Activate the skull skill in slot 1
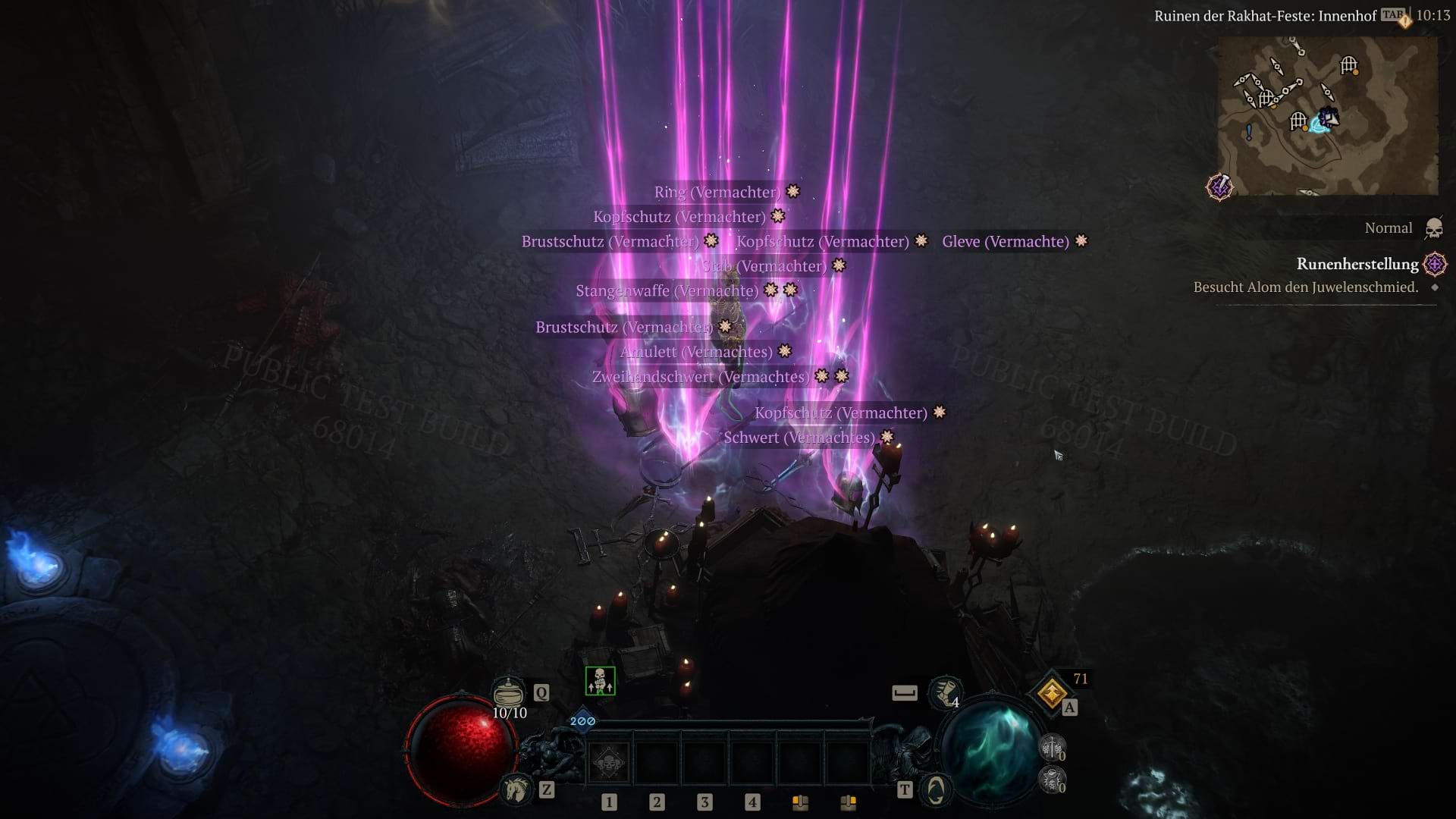Image resolution: width=1456 pixels, height=819 pixels. pos(607,762)
